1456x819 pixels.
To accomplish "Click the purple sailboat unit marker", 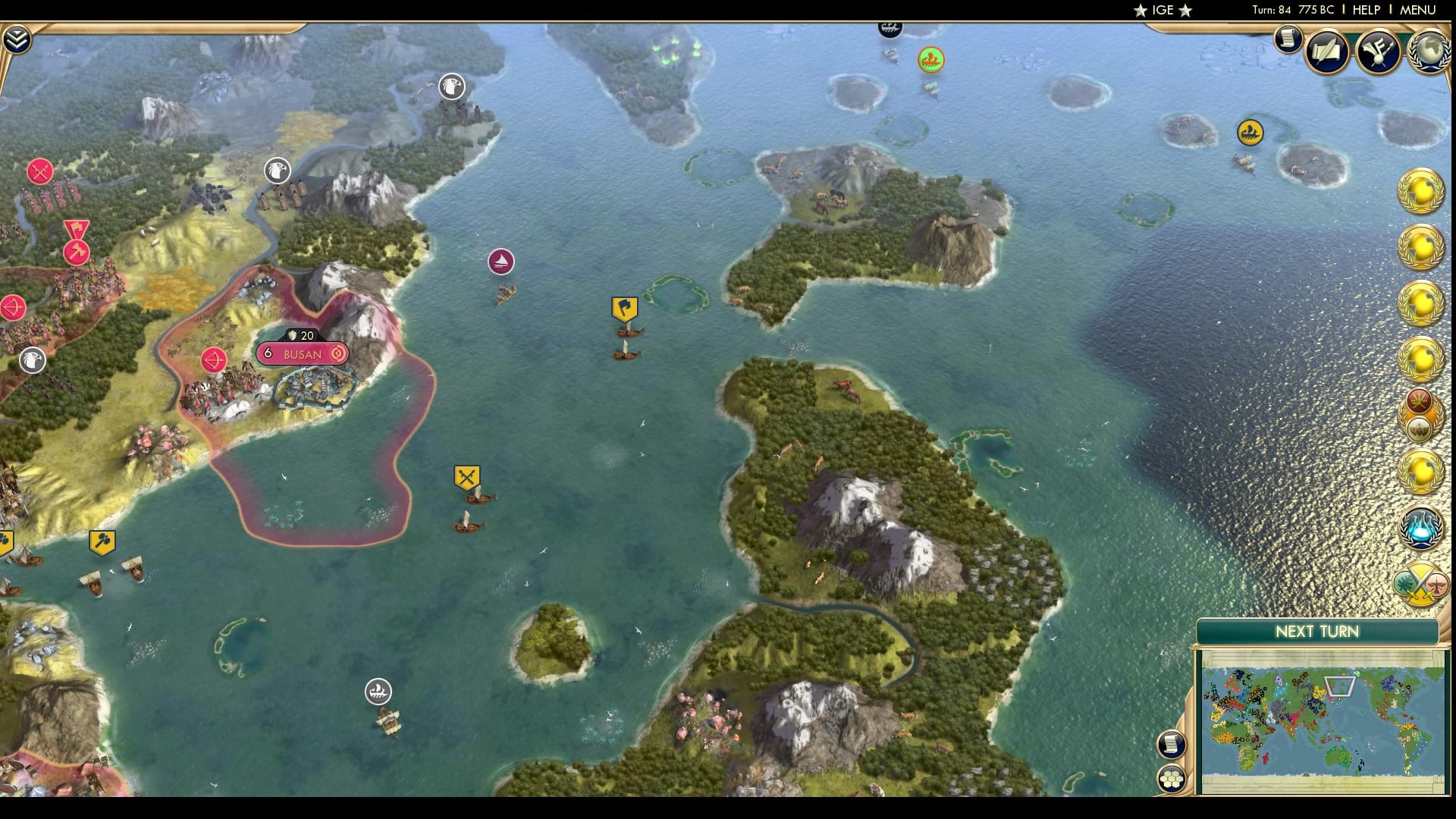I will 502,260.
